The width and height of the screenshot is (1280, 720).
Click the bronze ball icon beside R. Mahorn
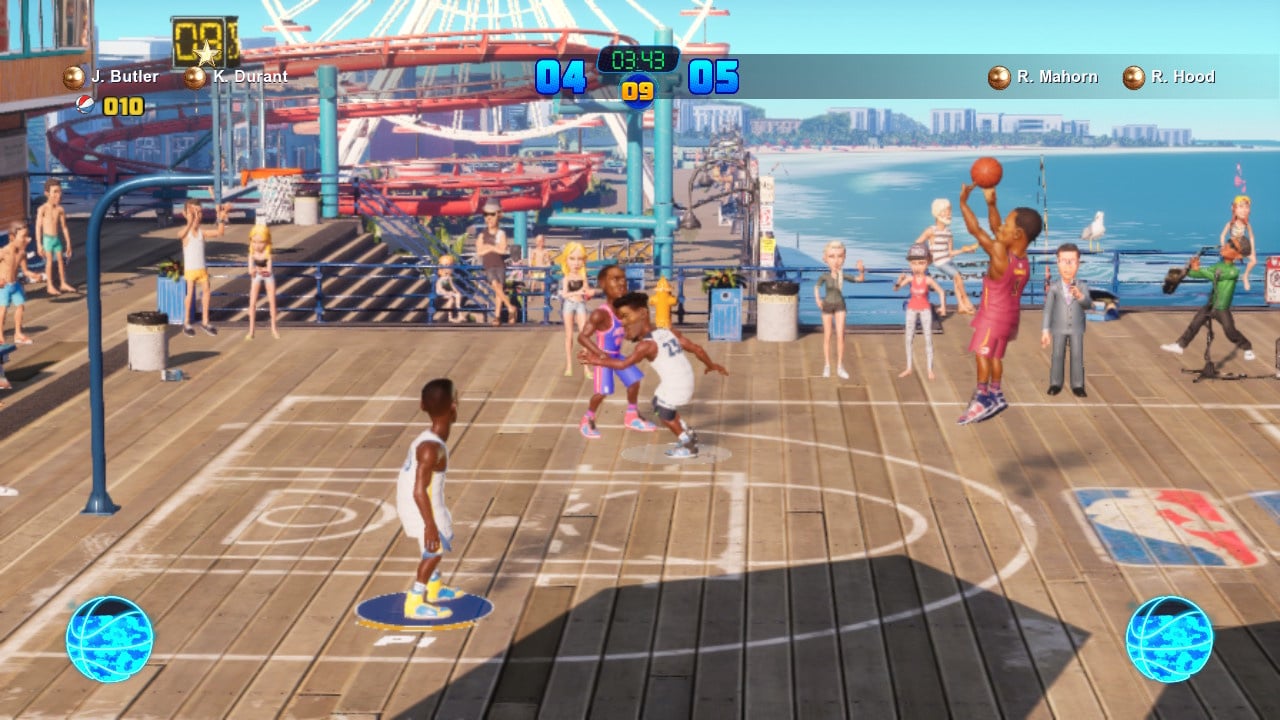coord(997,75)
